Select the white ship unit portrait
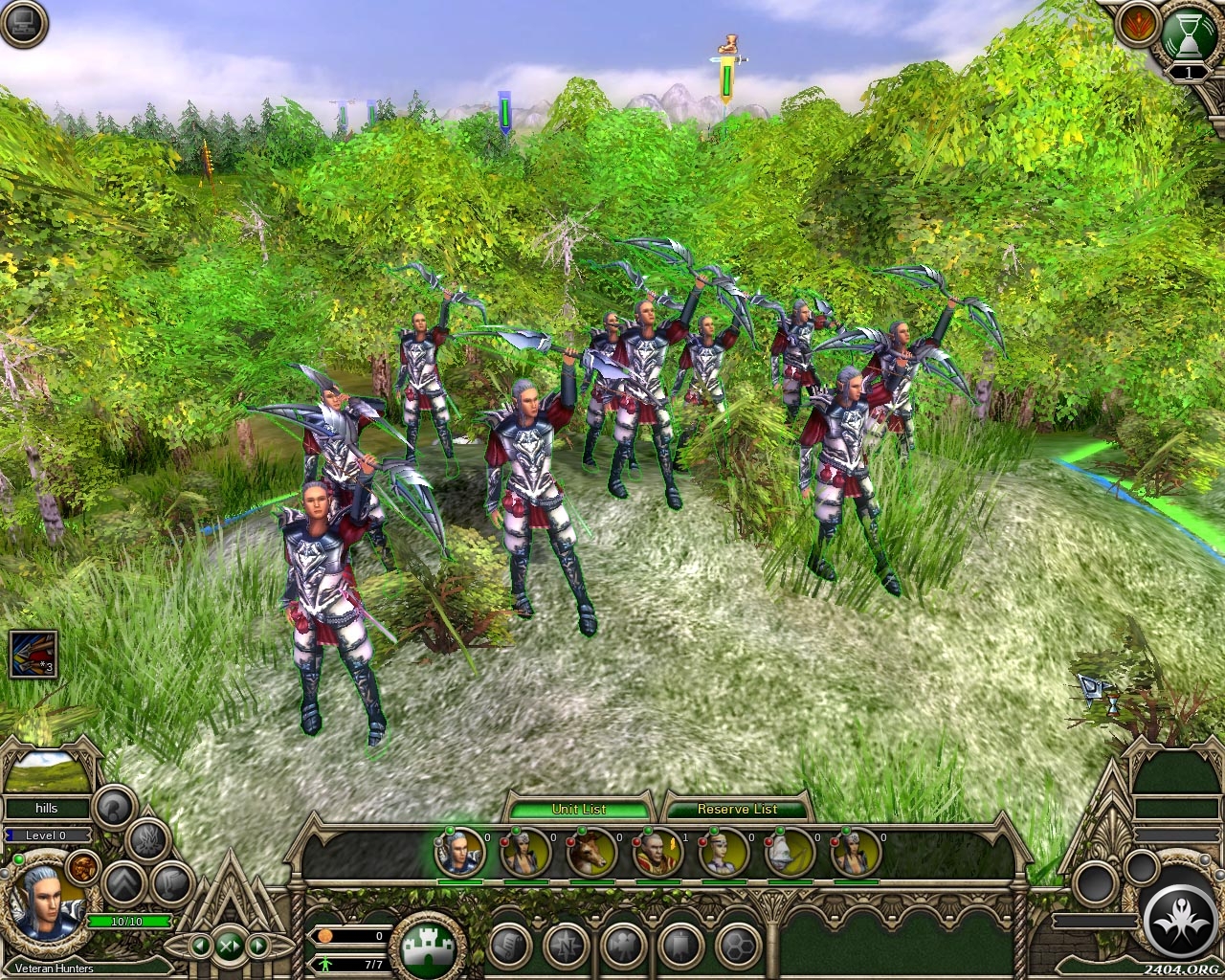 tap(790, 851)
